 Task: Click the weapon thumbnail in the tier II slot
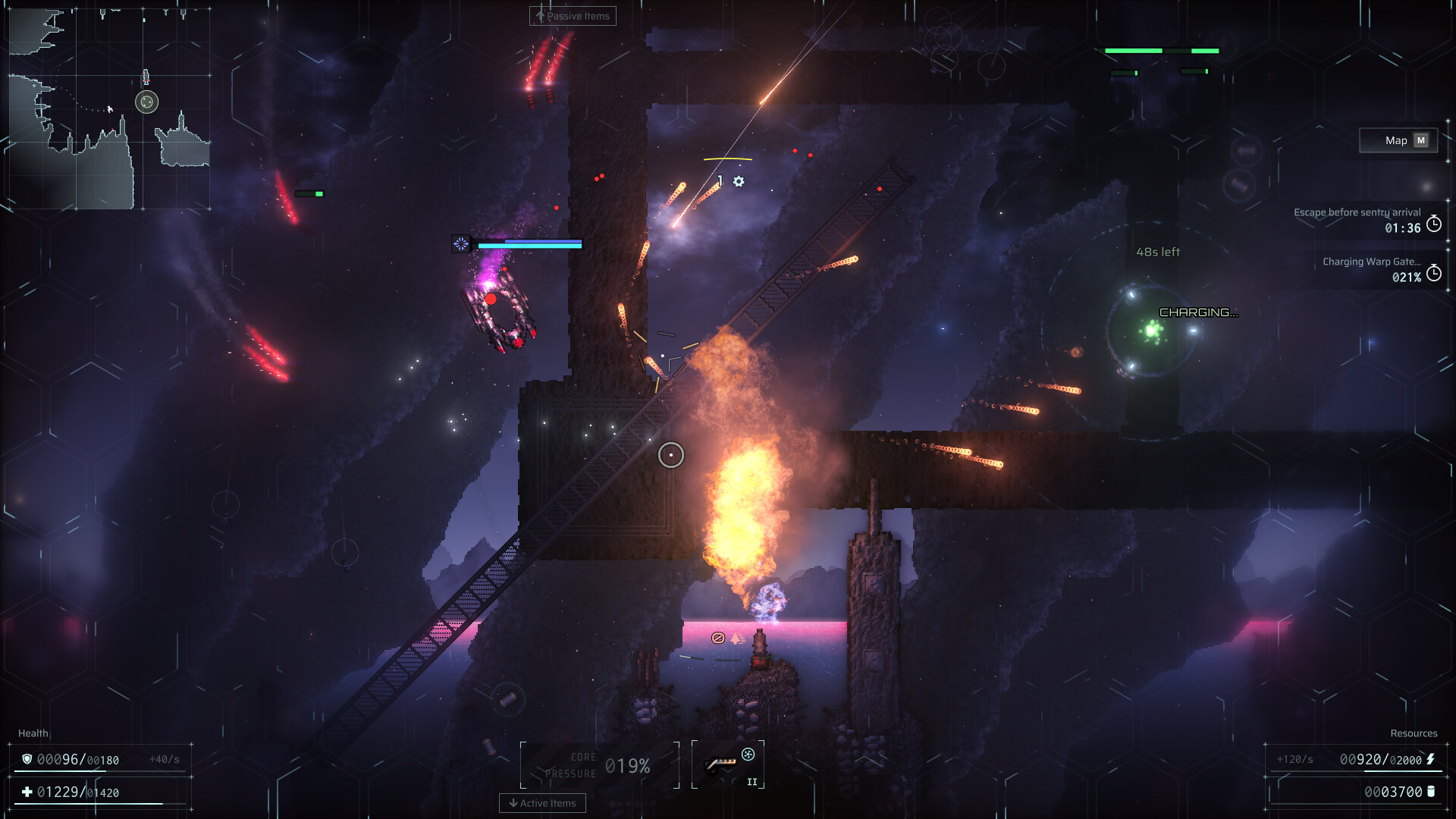click(x=720, y=763)
